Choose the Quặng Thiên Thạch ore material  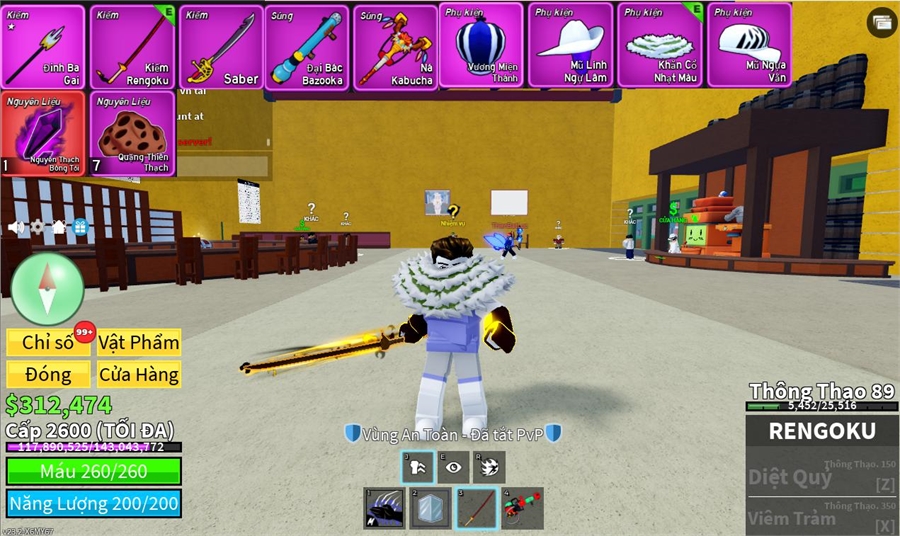pyautogui.click(x=131, y=134)
